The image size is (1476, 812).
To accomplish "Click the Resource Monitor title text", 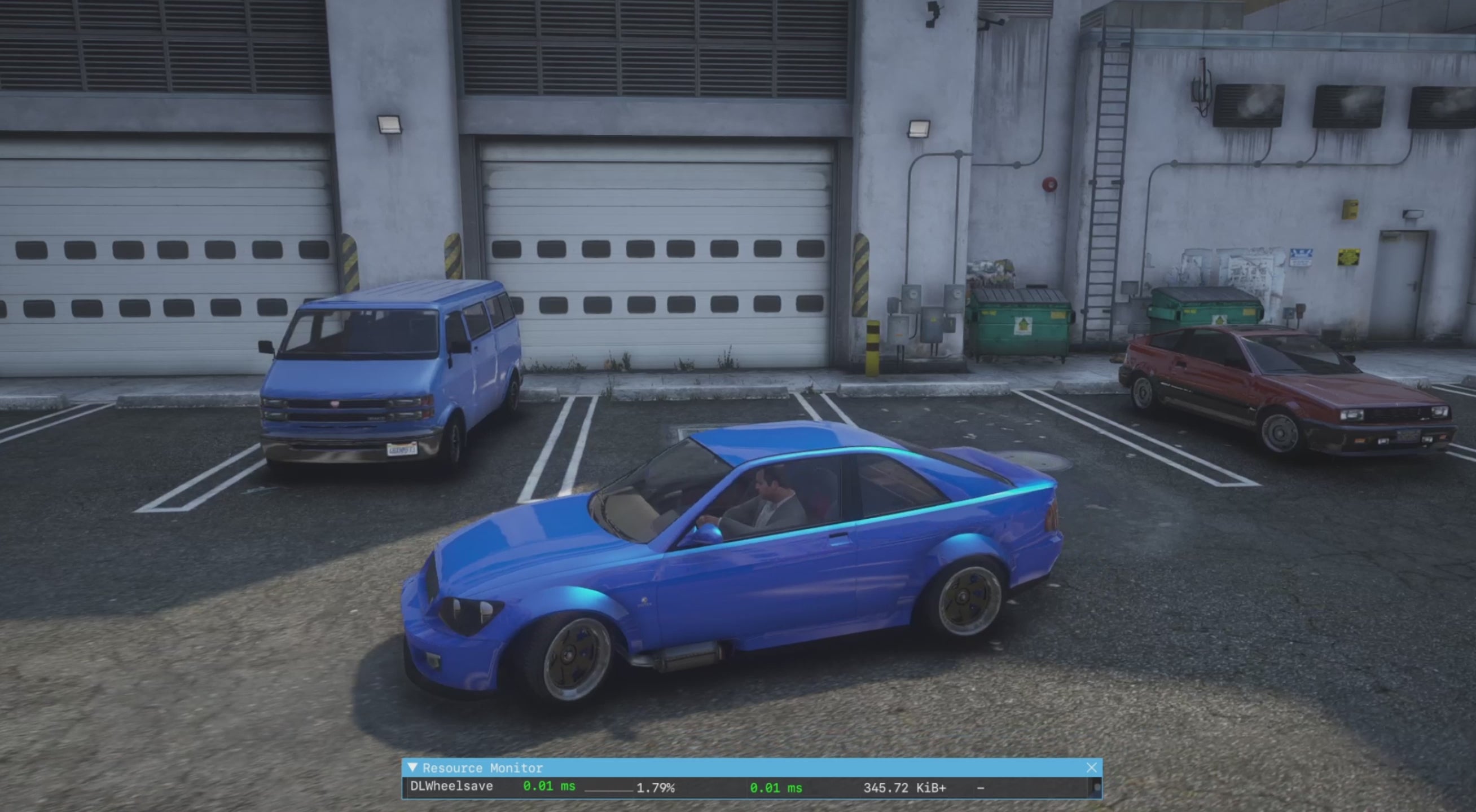I will pyautogui.click(x=484, y=768).
